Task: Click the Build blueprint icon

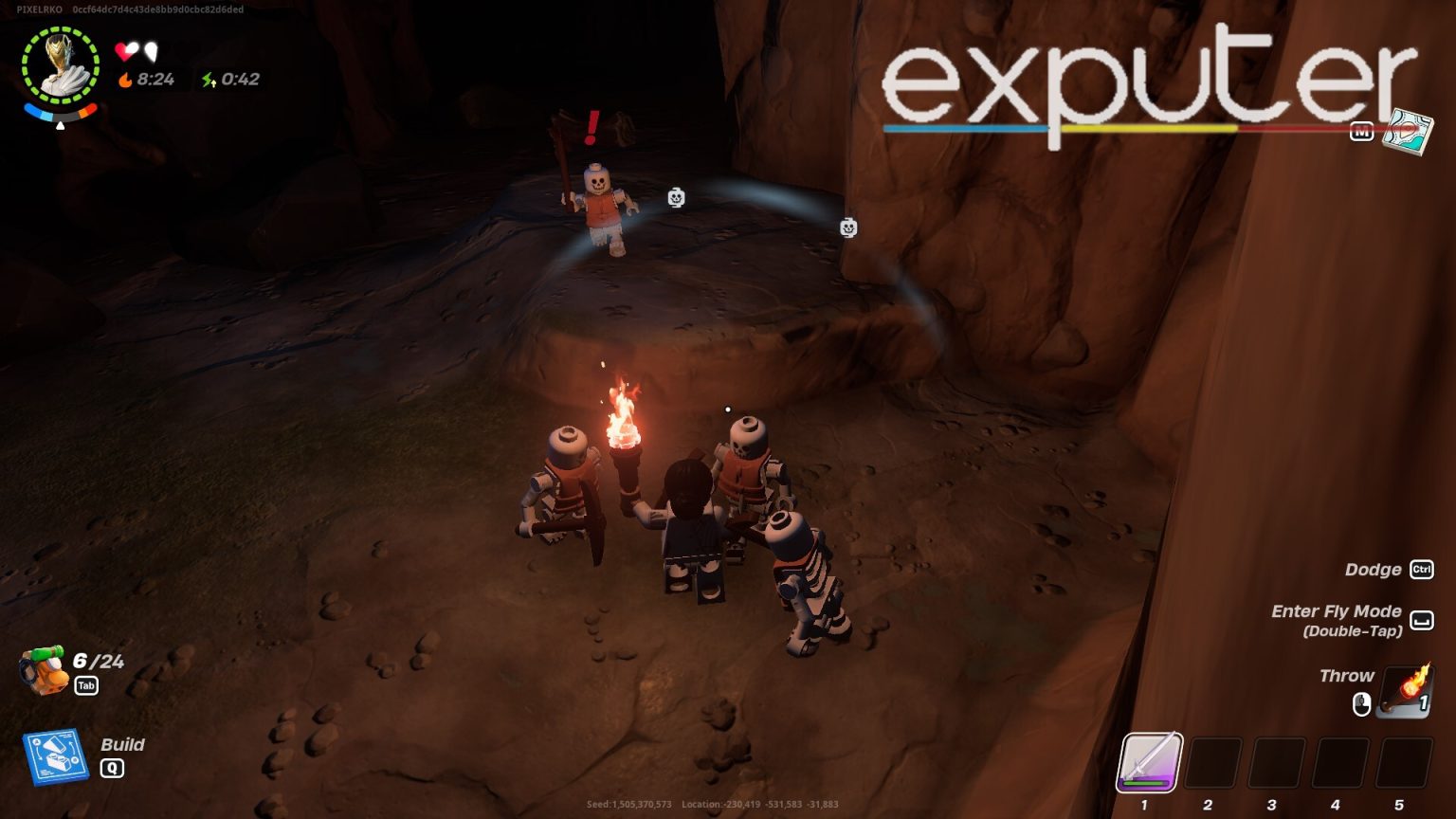Action: tap(57, 754)
